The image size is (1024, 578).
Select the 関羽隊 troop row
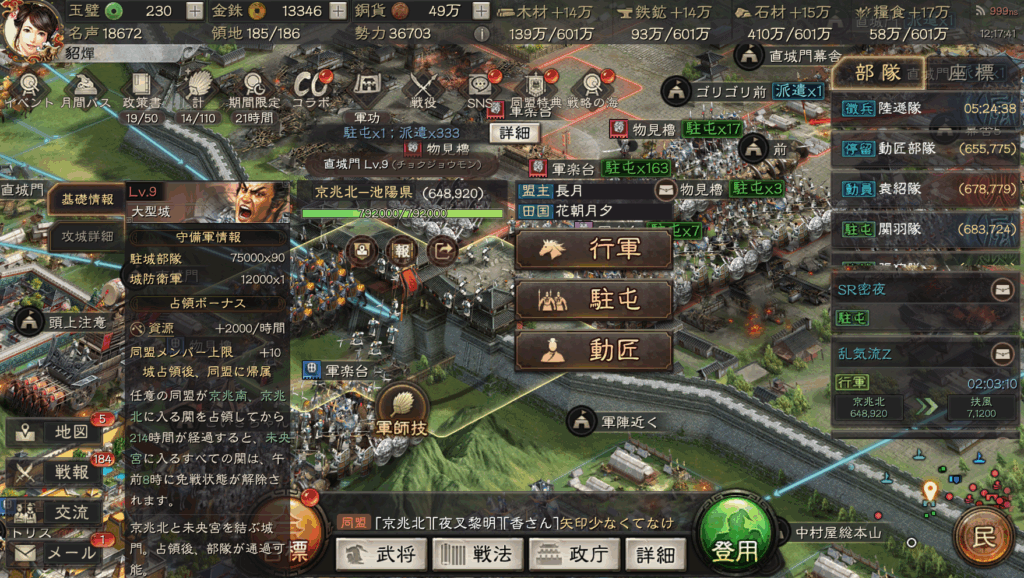coord(924,229)
